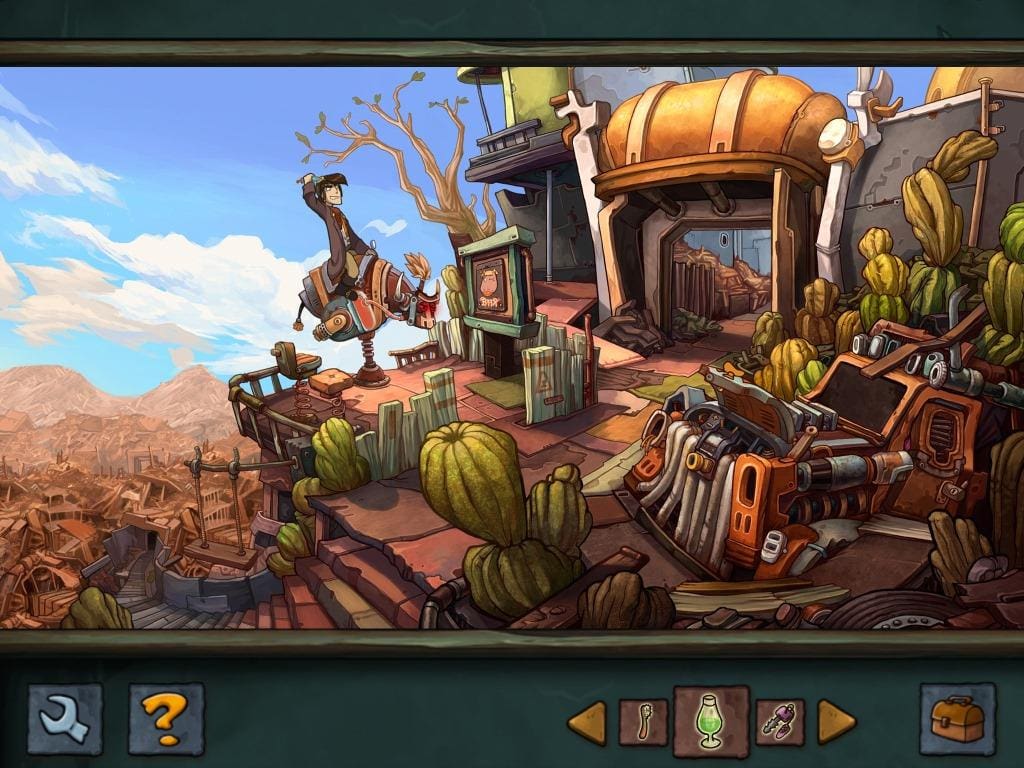Click the question mark hint button
This screenshot has height=768, width=1024.
point(165,718)
